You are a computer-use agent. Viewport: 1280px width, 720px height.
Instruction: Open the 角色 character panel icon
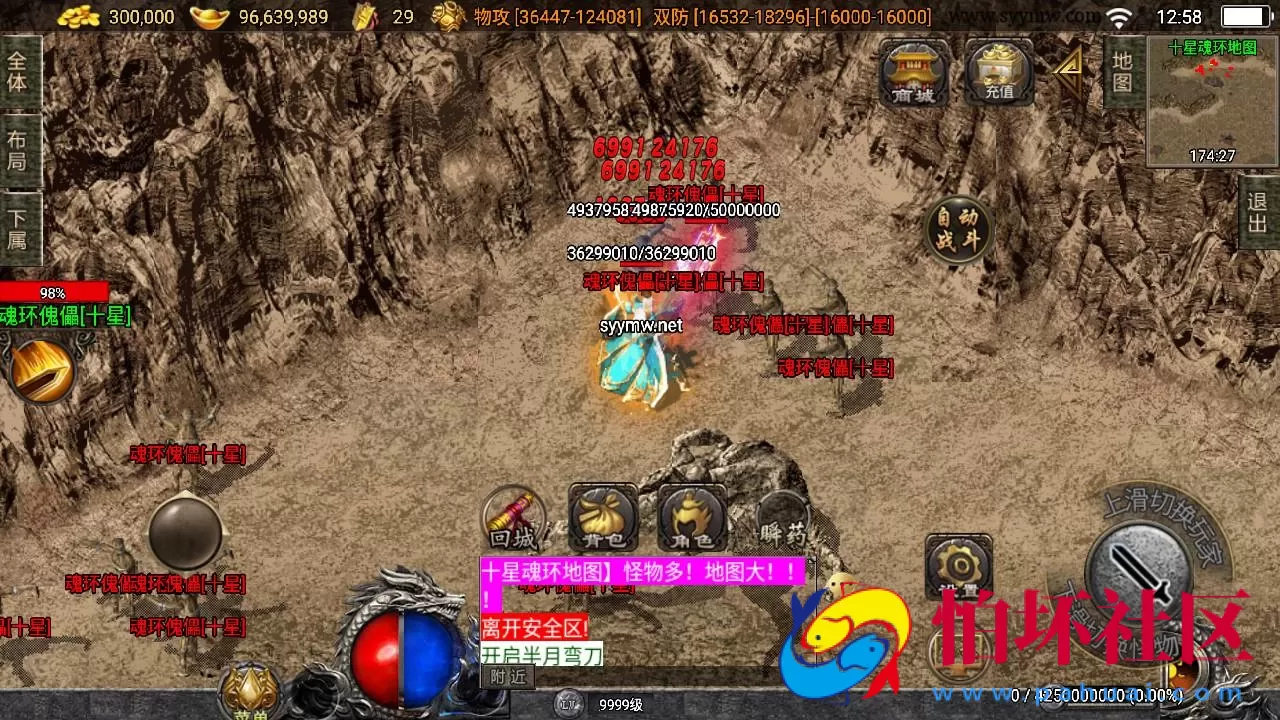point(692,518)
